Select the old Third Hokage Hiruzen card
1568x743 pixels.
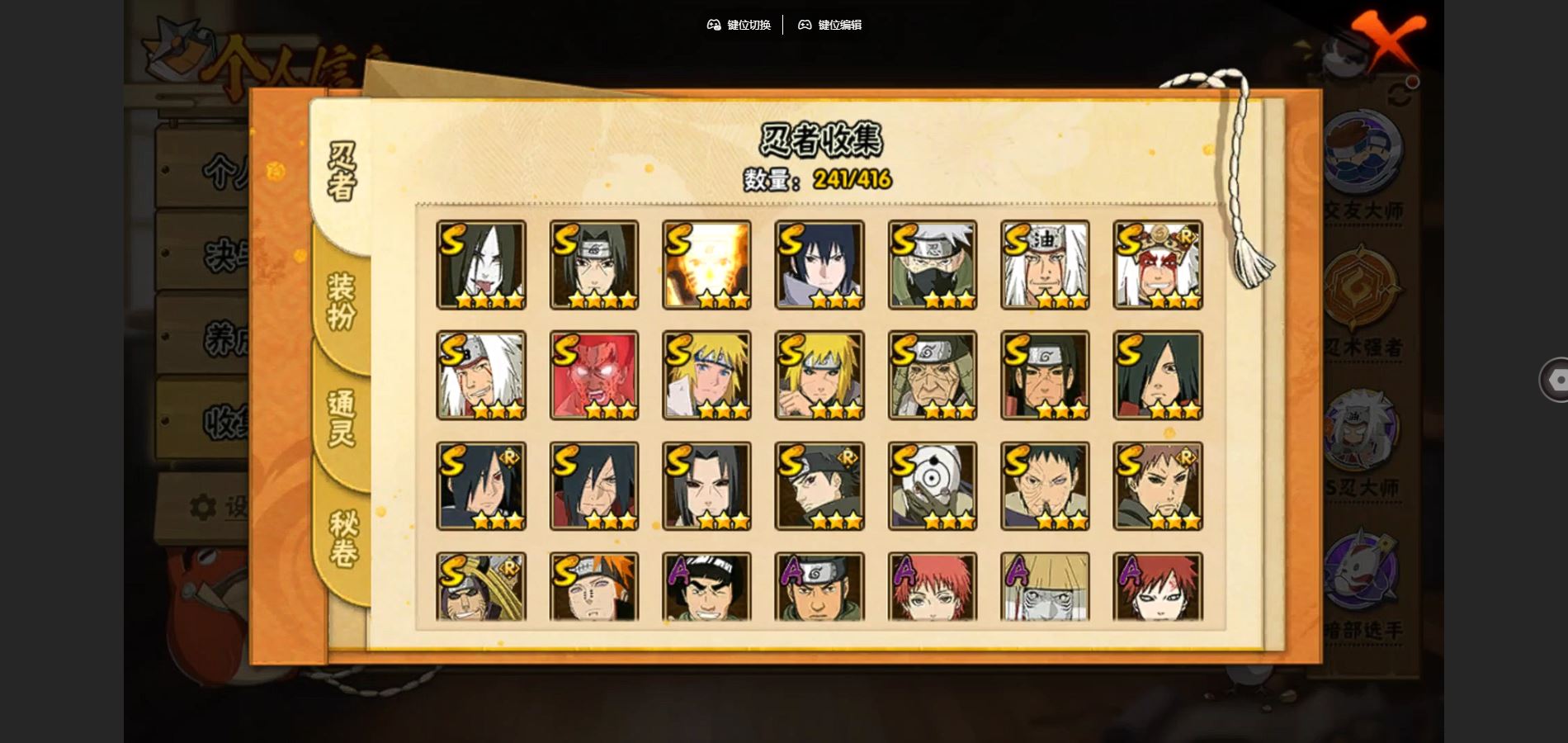[933, 376]
